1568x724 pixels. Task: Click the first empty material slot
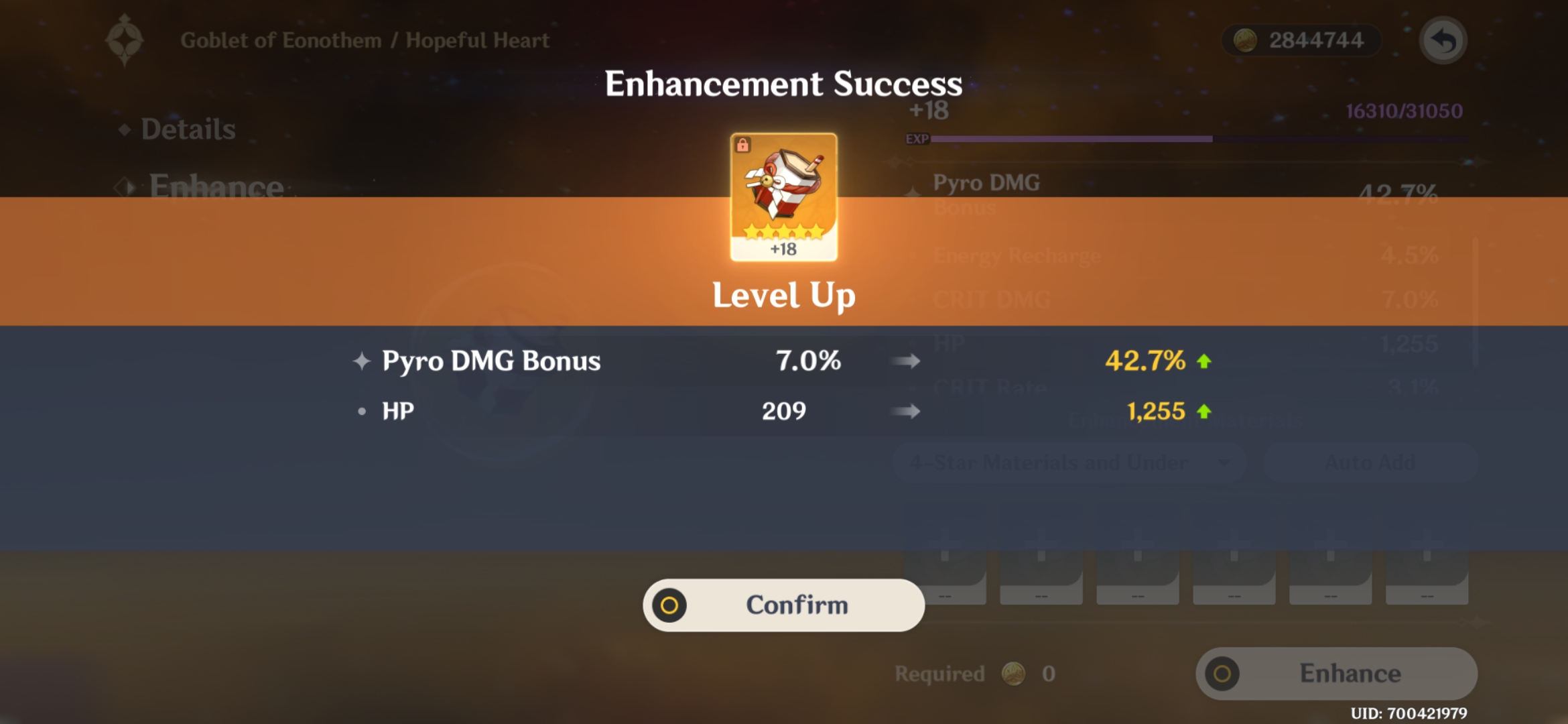945,577
